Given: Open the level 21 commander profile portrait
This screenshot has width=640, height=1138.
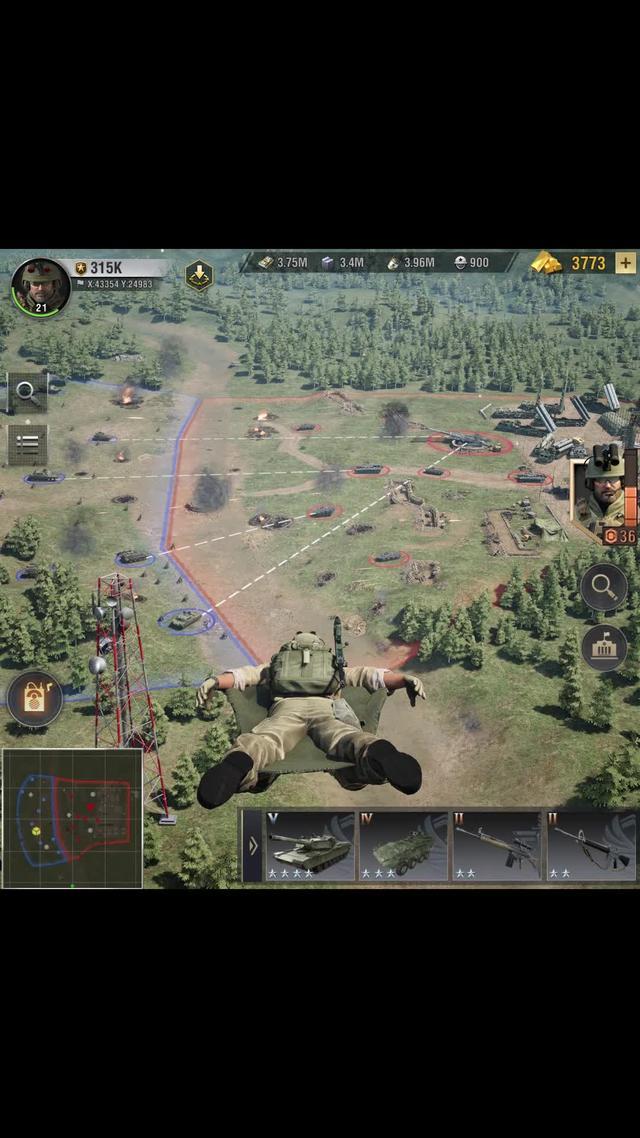Looking at the screenshot, I should [40, 286].
